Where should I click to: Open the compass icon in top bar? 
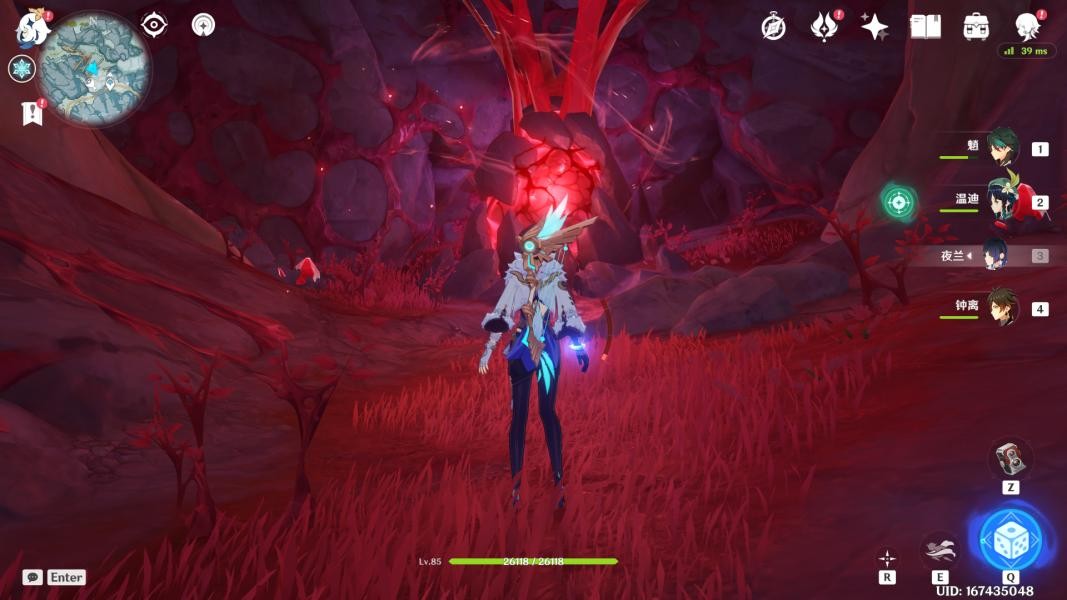pos(773,27)
